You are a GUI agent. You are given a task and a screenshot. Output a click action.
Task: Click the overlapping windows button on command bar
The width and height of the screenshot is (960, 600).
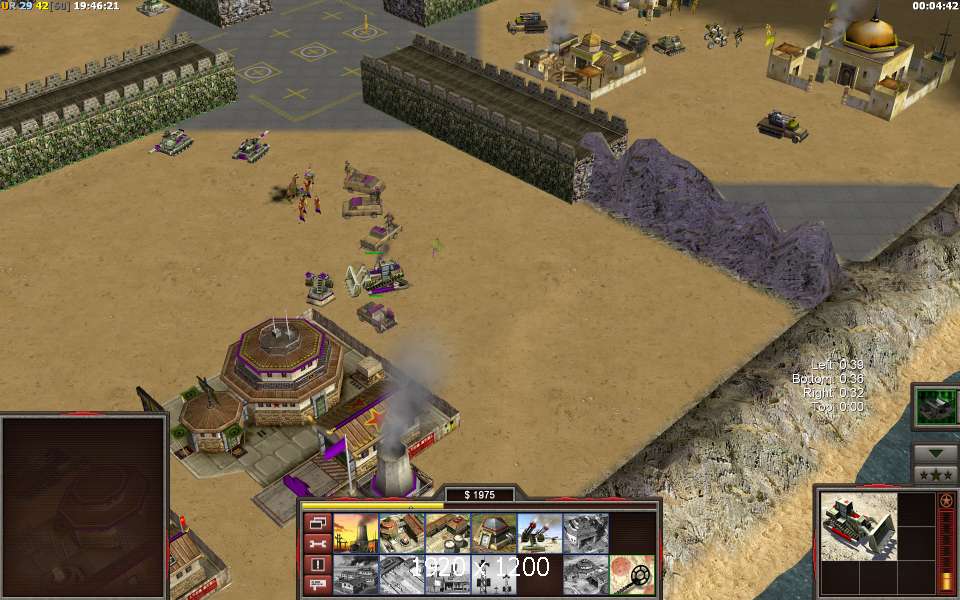click(317, 523)
